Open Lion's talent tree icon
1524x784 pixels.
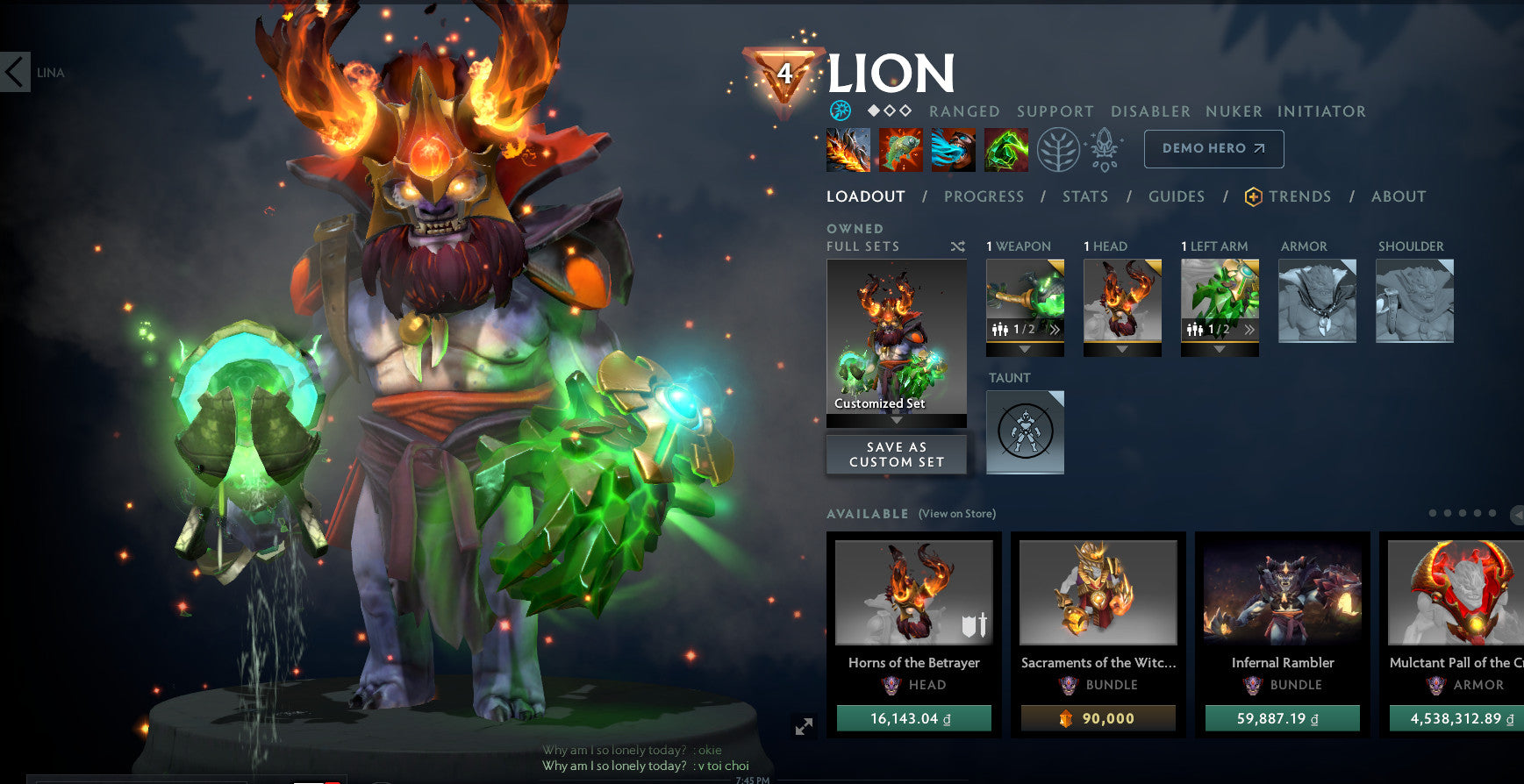1058,149
